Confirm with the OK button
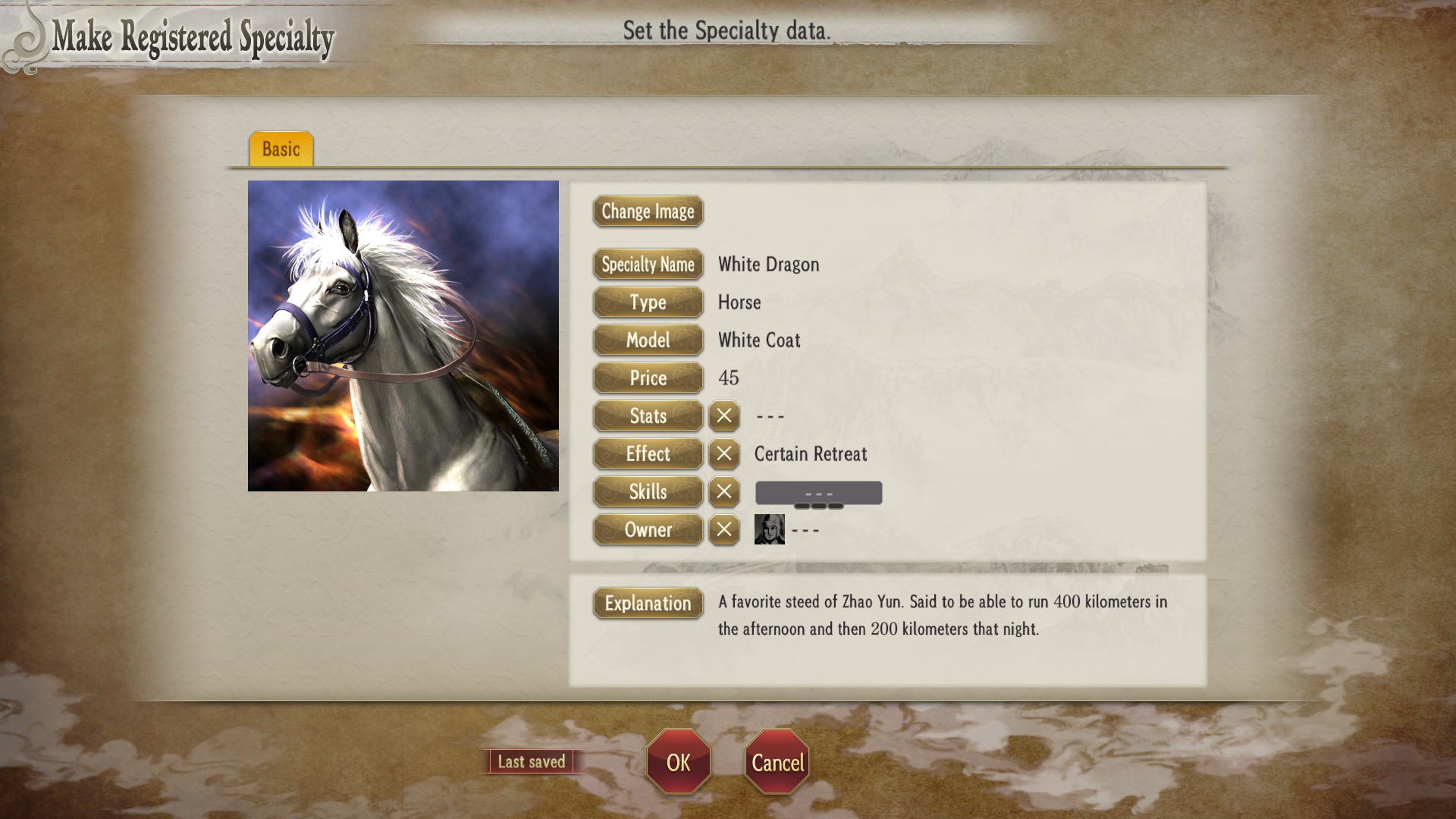 click(x=678, y=762)
